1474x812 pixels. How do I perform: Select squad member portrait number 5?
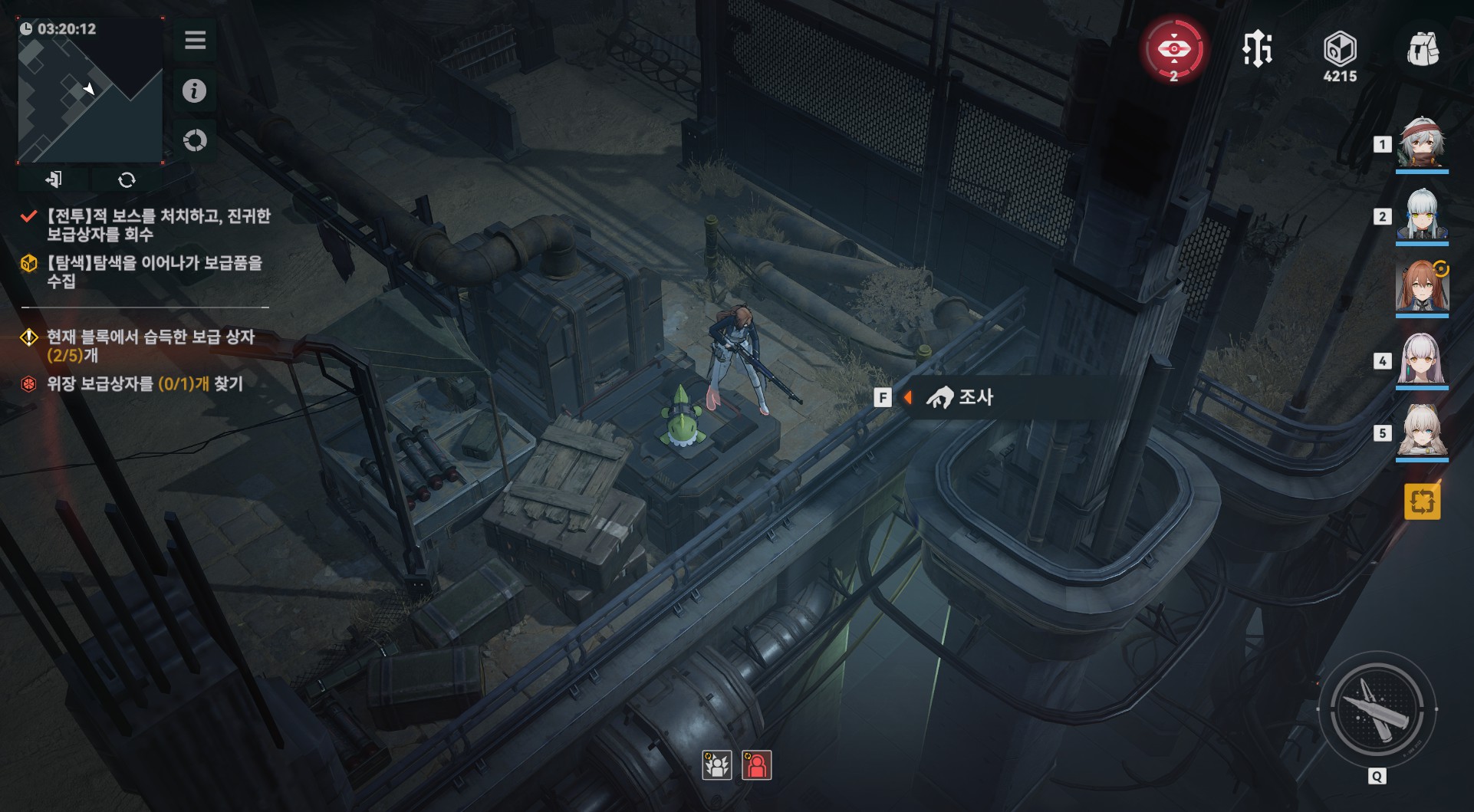click(1421, 432)
